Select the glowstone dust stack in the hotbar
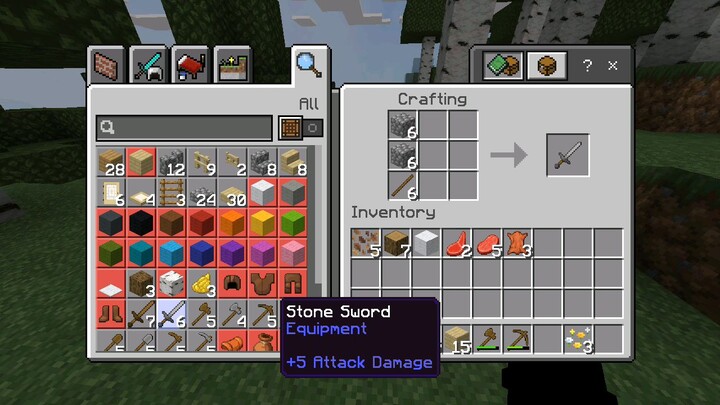 (578, 339)
